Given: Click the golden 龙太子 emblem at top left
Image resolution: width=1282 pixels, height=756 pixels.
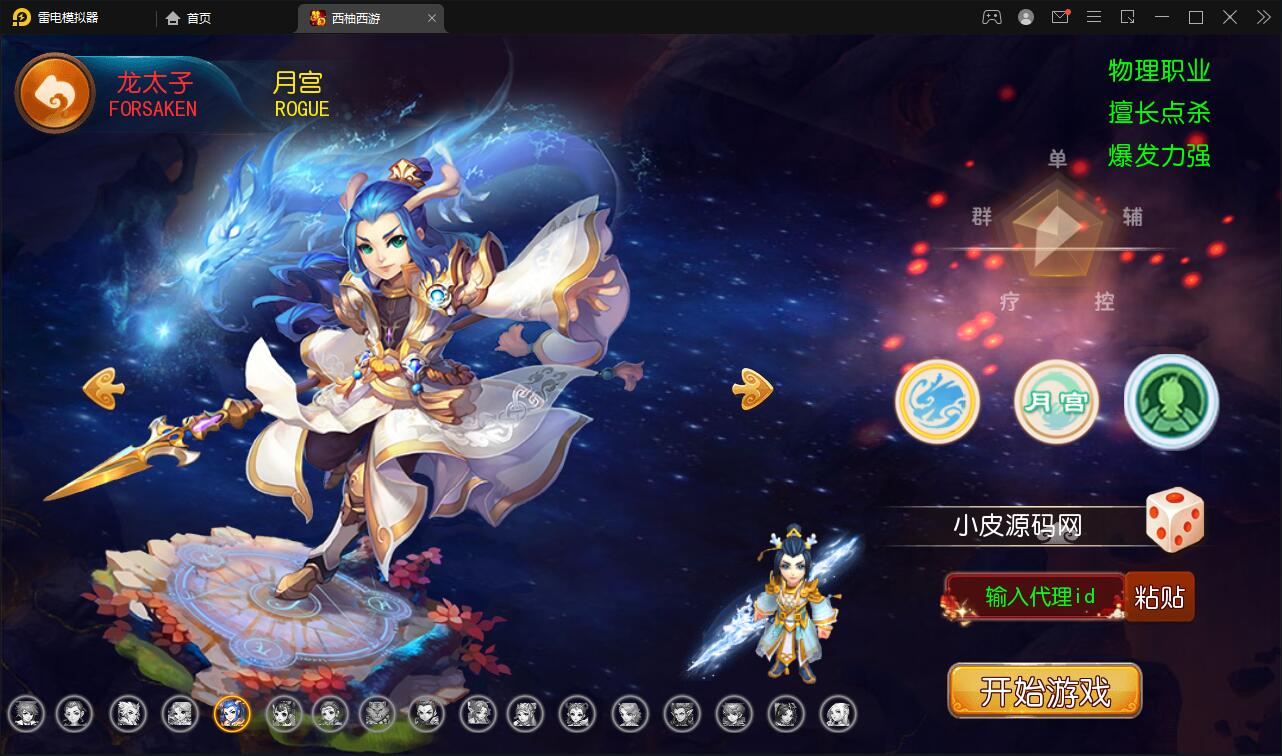Looking at the screenshot, I should click(55, 93).
